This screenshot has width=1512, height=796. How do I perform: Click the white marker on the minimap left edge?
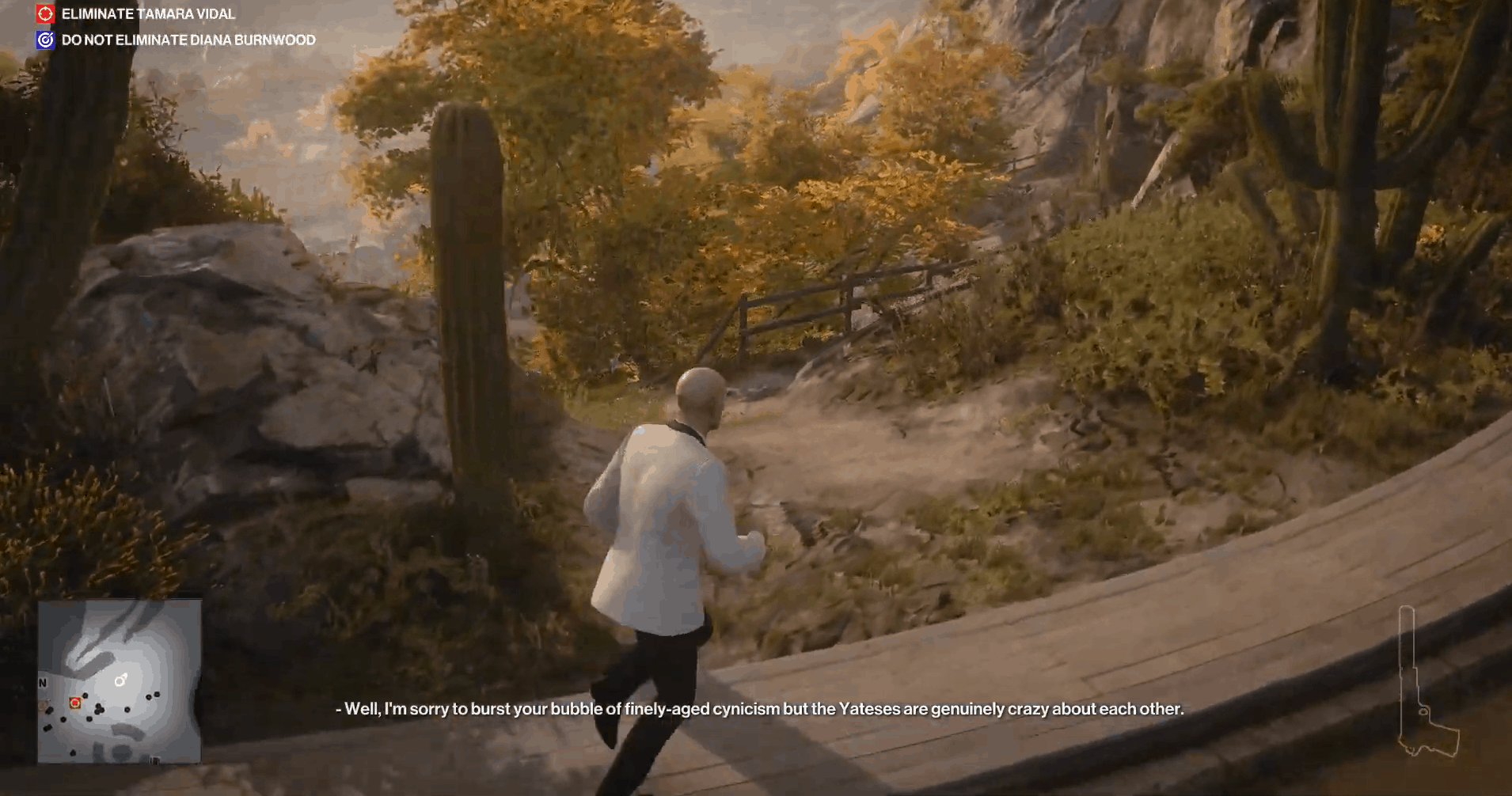click(42, 704)
